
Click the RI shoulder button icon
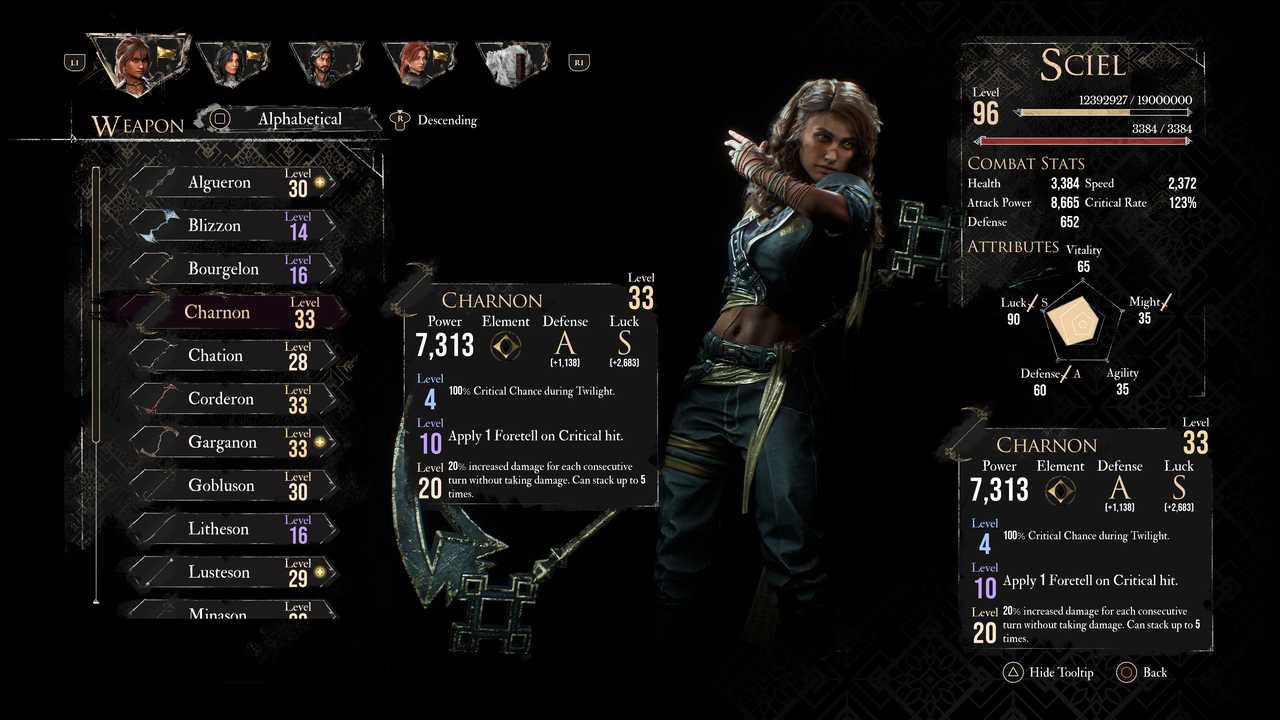point(578,60)
